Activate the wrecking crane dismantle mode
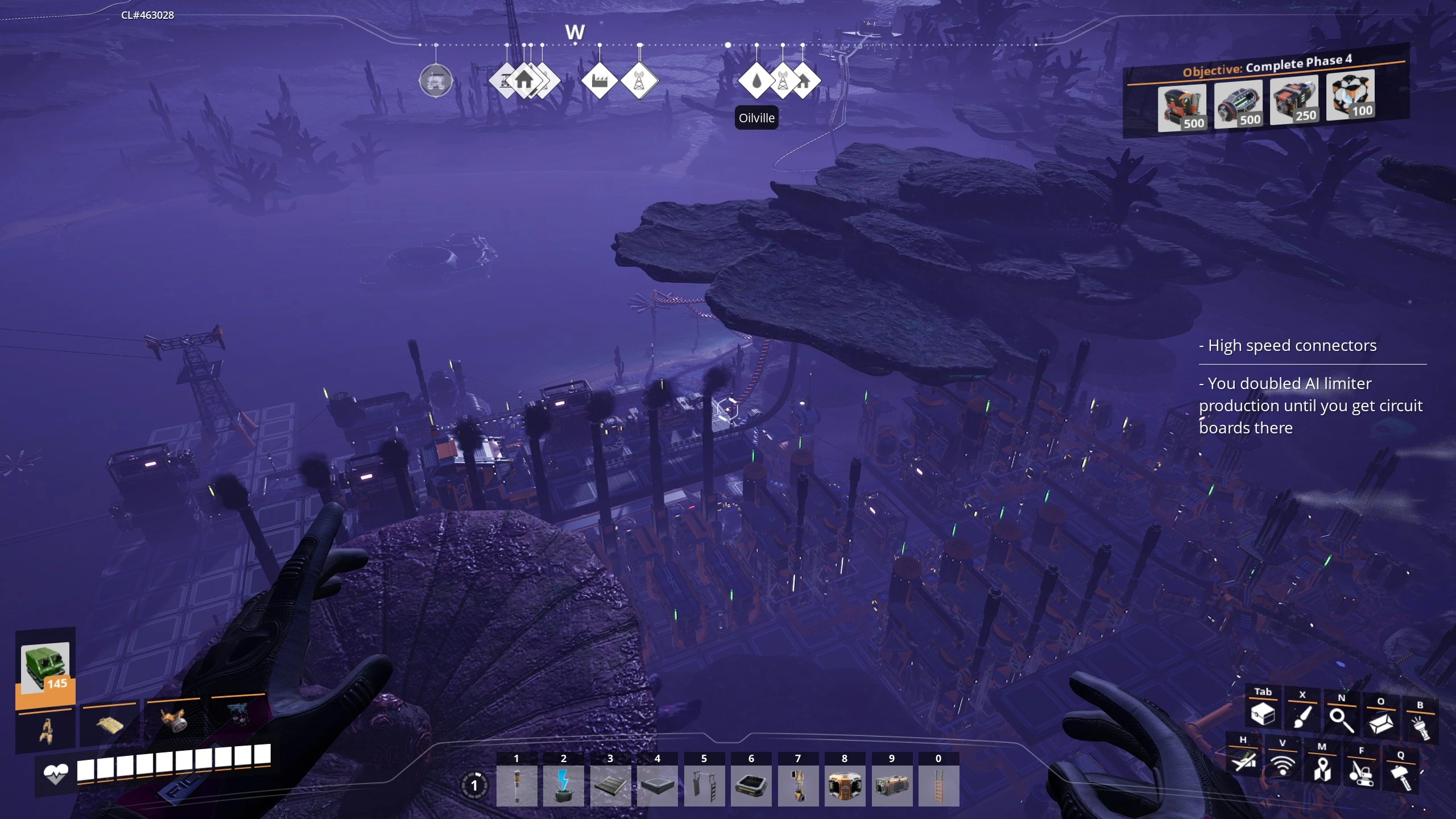This screenshot has height=819, width=1456. point(1361,773)
